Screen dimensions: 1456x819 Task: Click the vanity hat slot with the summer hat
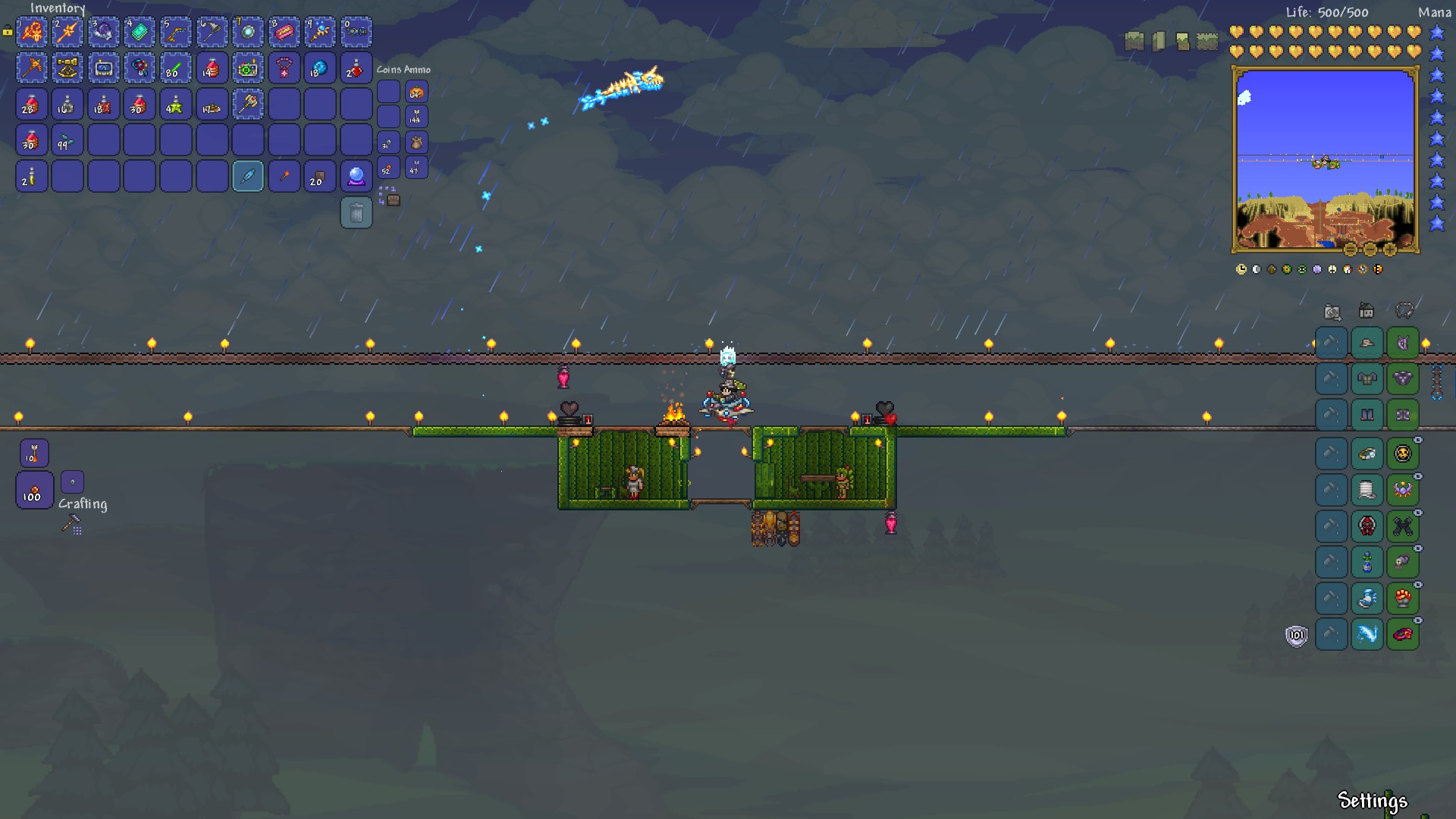point(1367,343)
